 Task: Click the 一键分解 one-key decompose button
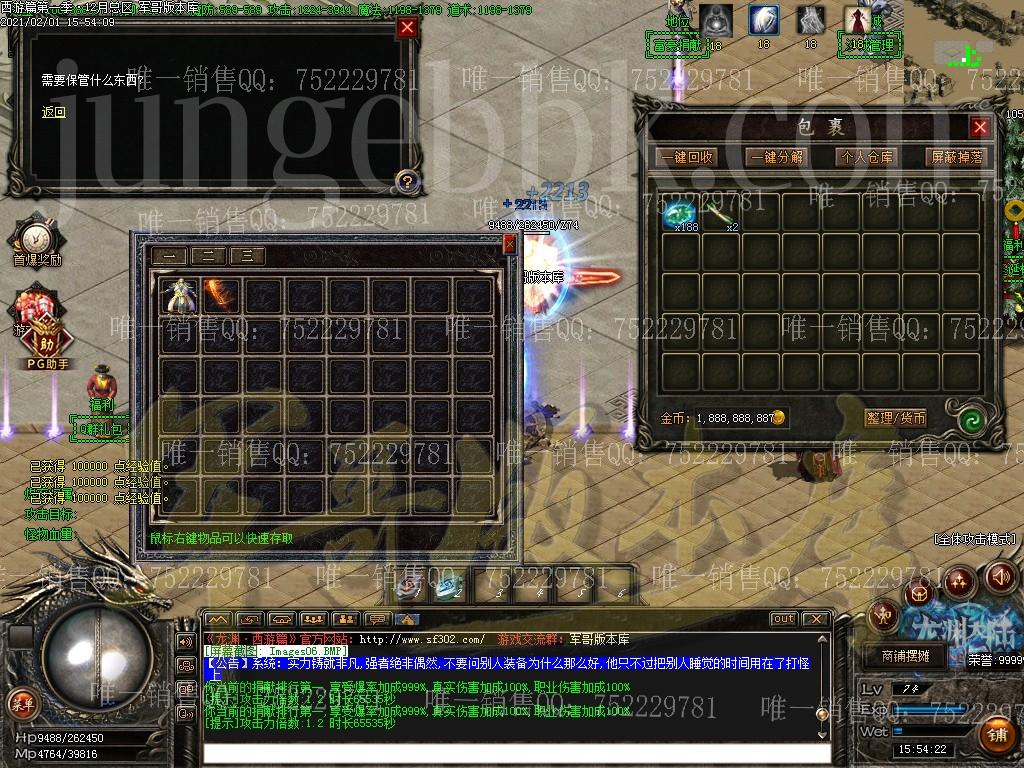(x=776, y=157)
